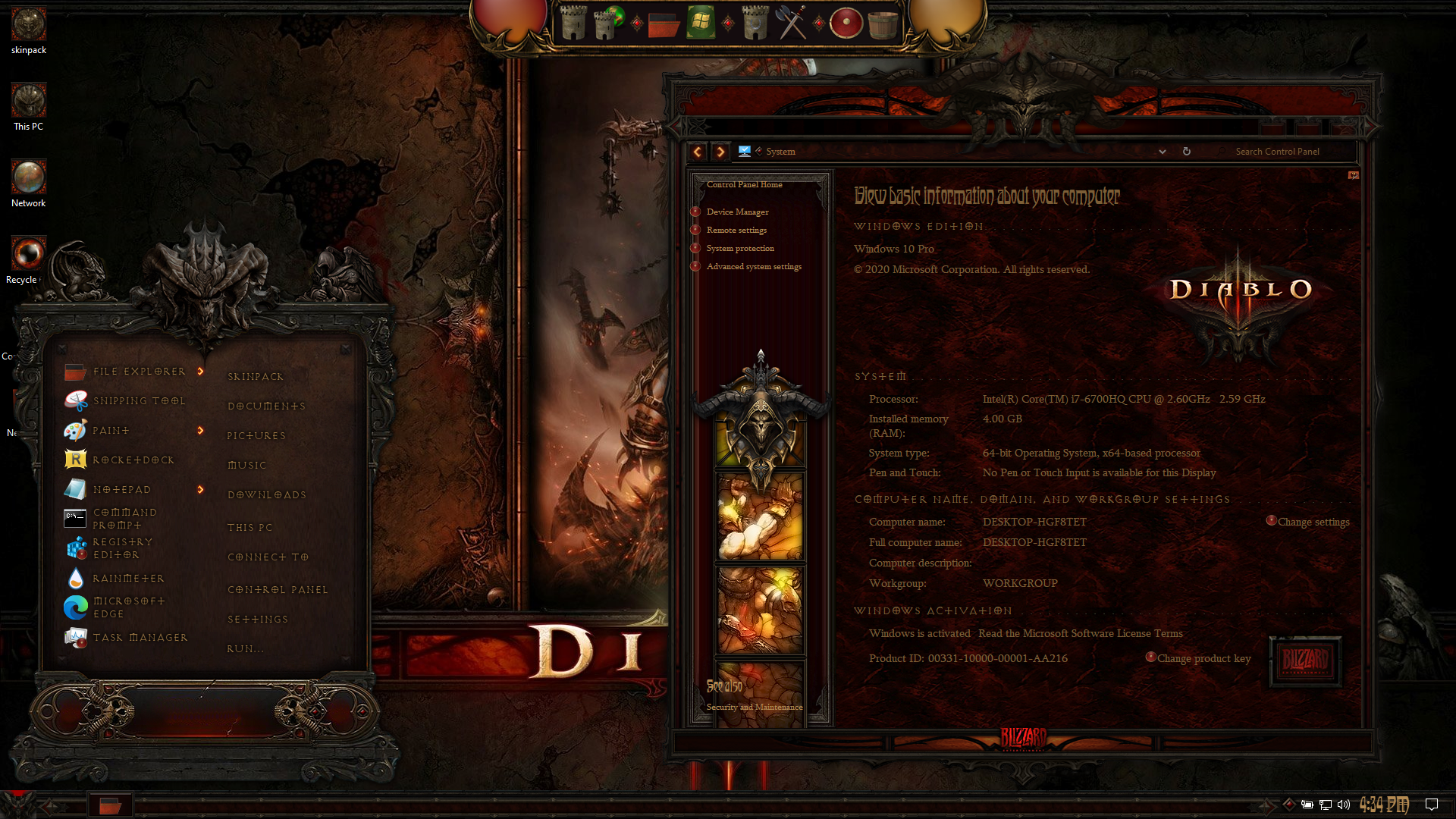Image resolution: width=1456 pixels, height=819 pixels.
Task: Open File Explorer from the start menu
Action: click(x=139, y=372)
